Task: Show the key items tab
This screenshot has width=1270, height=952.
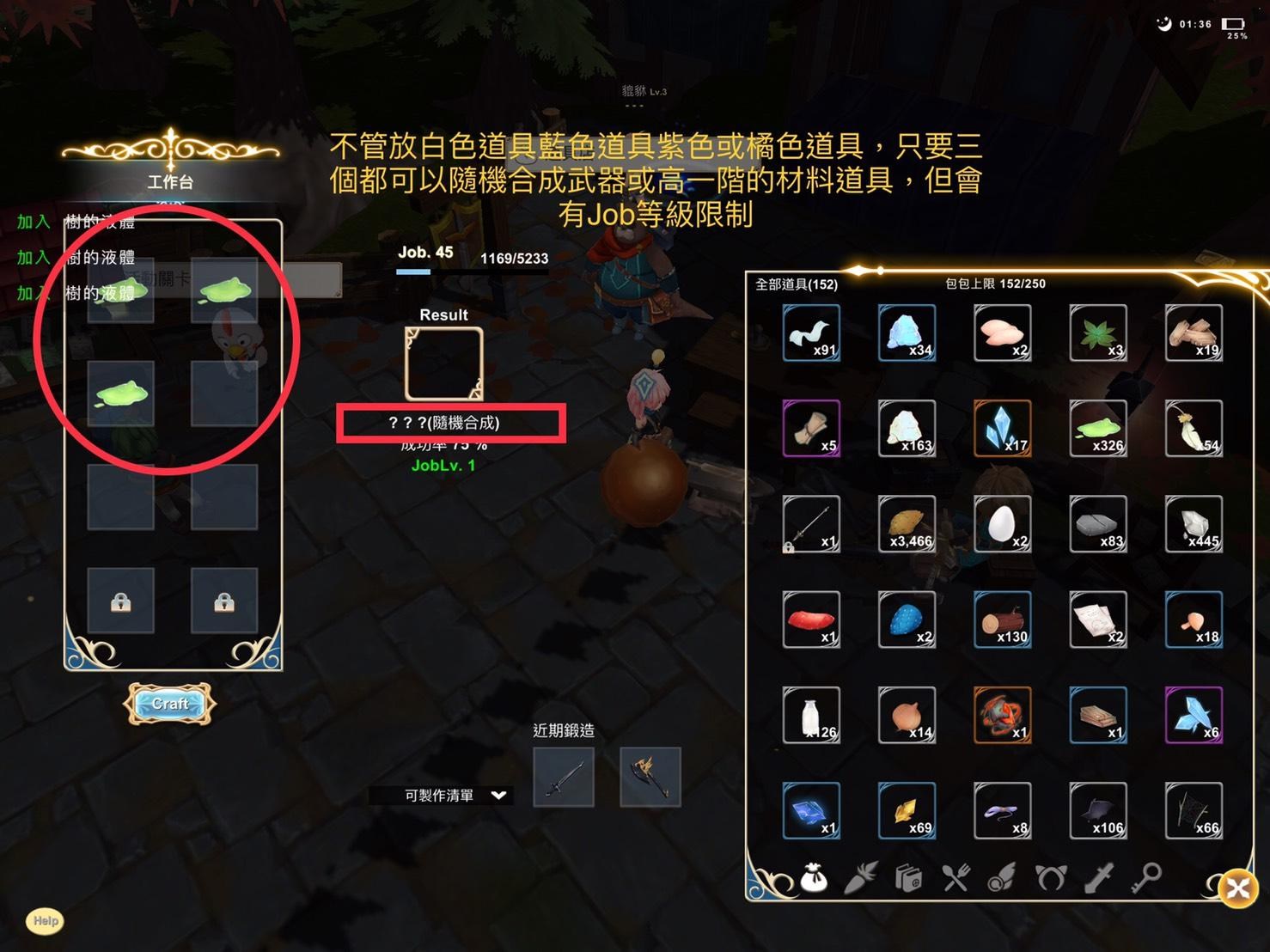Action: point(1147,876)
